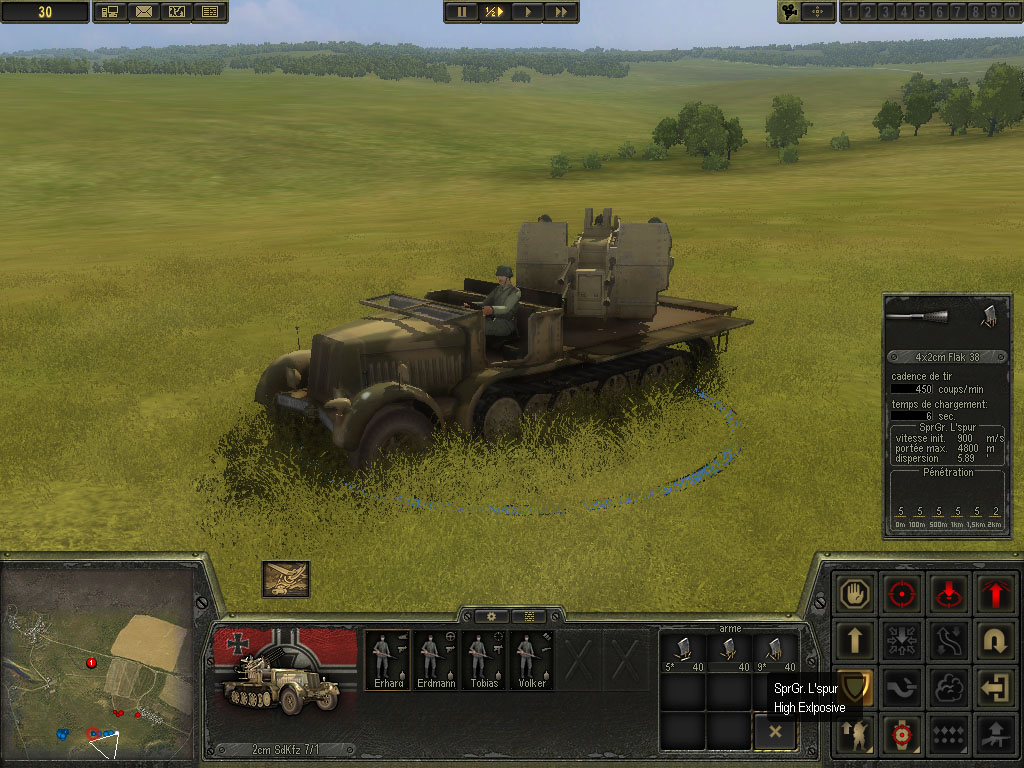
Task: Set game speed to half speed
Action: 494,12
